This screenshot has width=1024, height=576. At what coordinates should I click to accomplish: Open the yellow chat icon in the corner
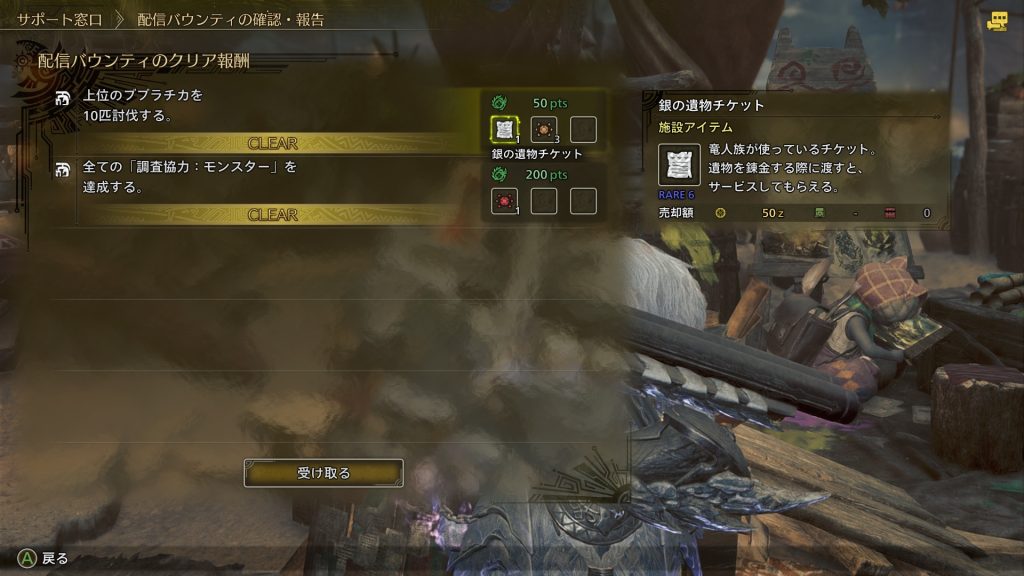click(997, 21)
